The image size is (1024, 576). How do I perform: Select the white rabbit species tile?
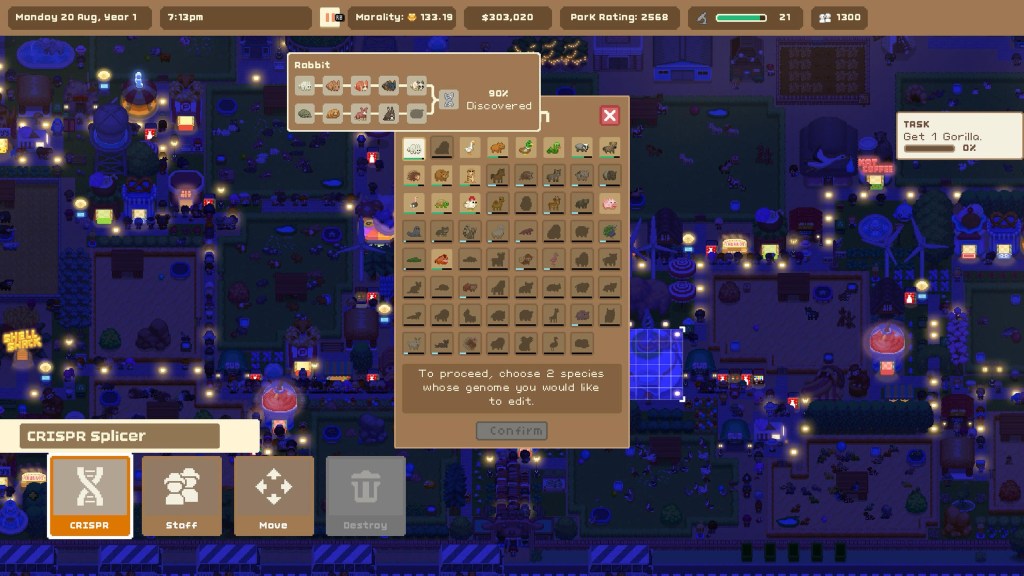pyautogui.click(x=414, y=148)
